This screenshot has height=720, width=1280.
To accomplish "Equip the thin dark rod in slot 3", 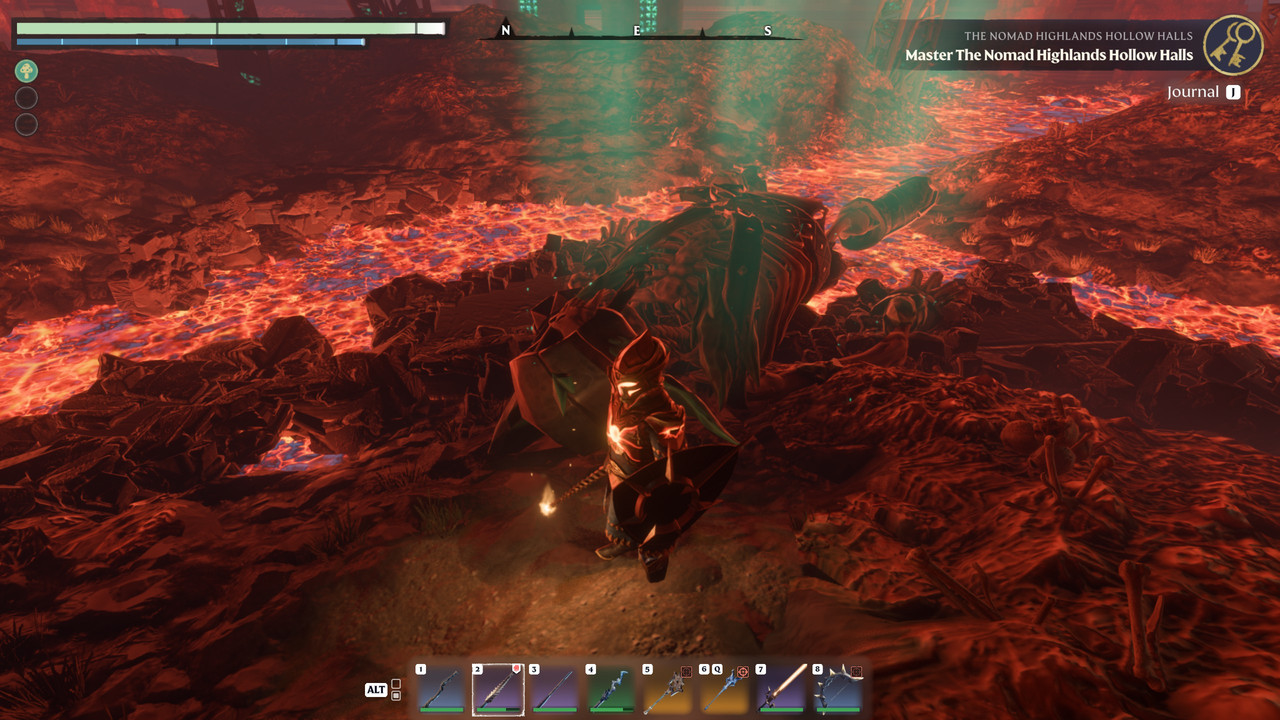I will [x=554, y=689].
